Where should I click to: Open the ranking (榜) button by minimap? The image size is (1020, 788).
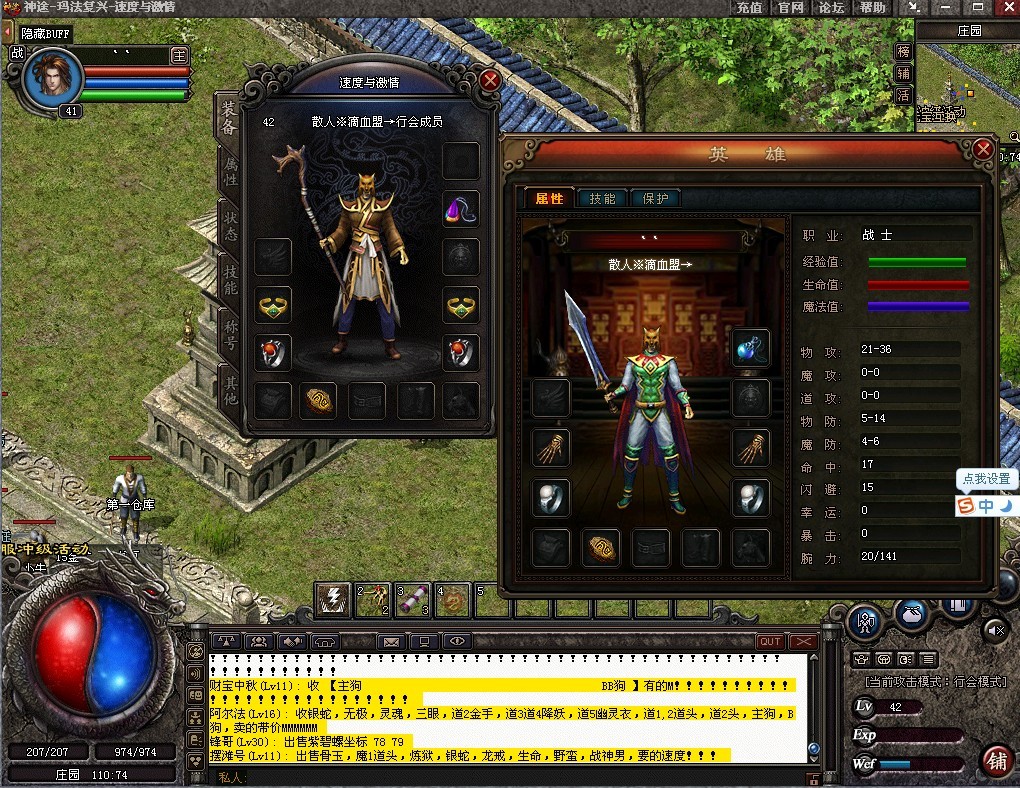click(x=903, y=52)
